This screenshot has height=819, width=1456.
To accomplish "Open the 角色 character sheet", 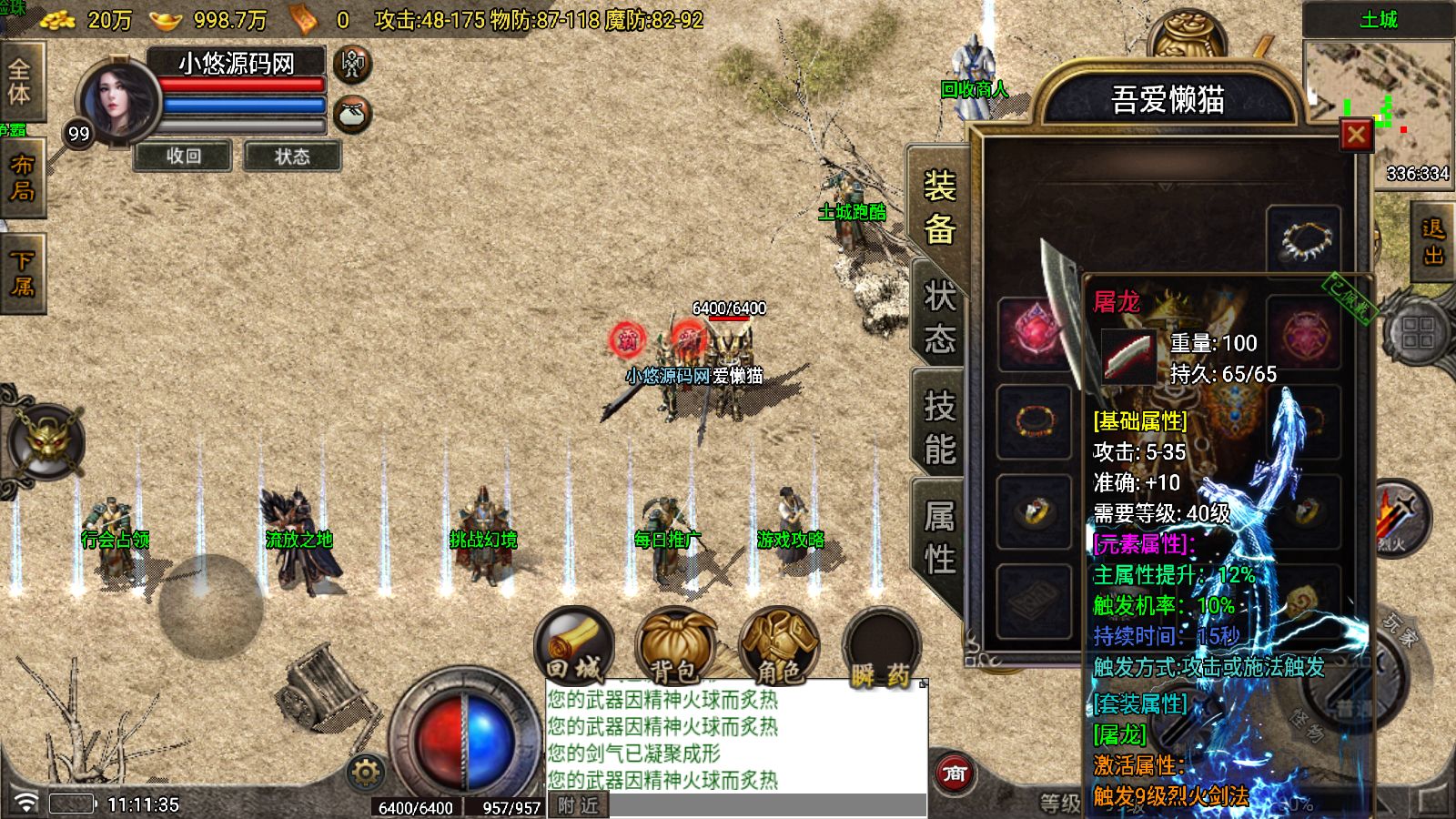I will pyautogui.click(x=779, y=648).
